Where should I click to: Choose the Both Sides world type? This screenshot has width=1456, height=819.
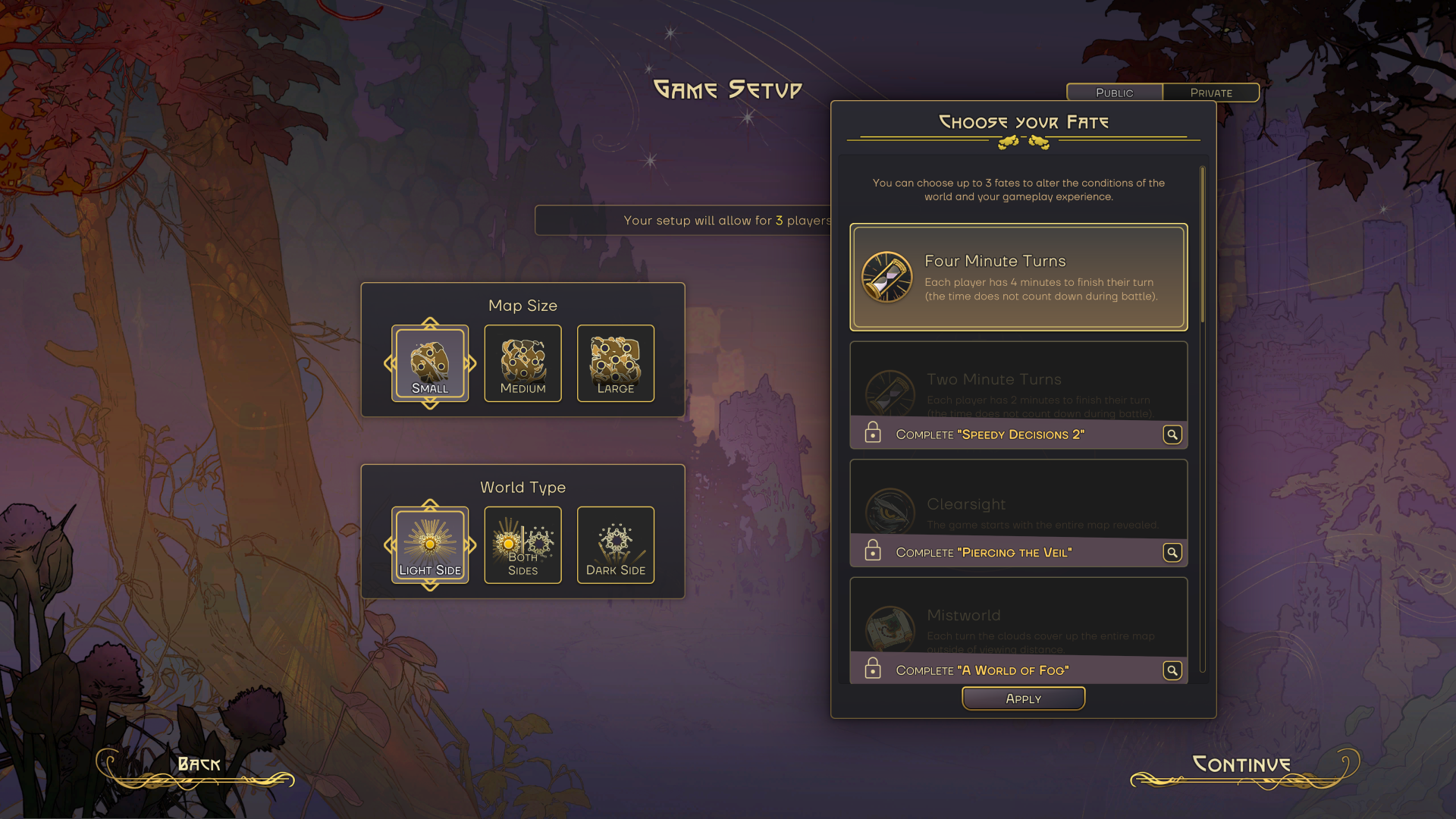pos(522,545)
